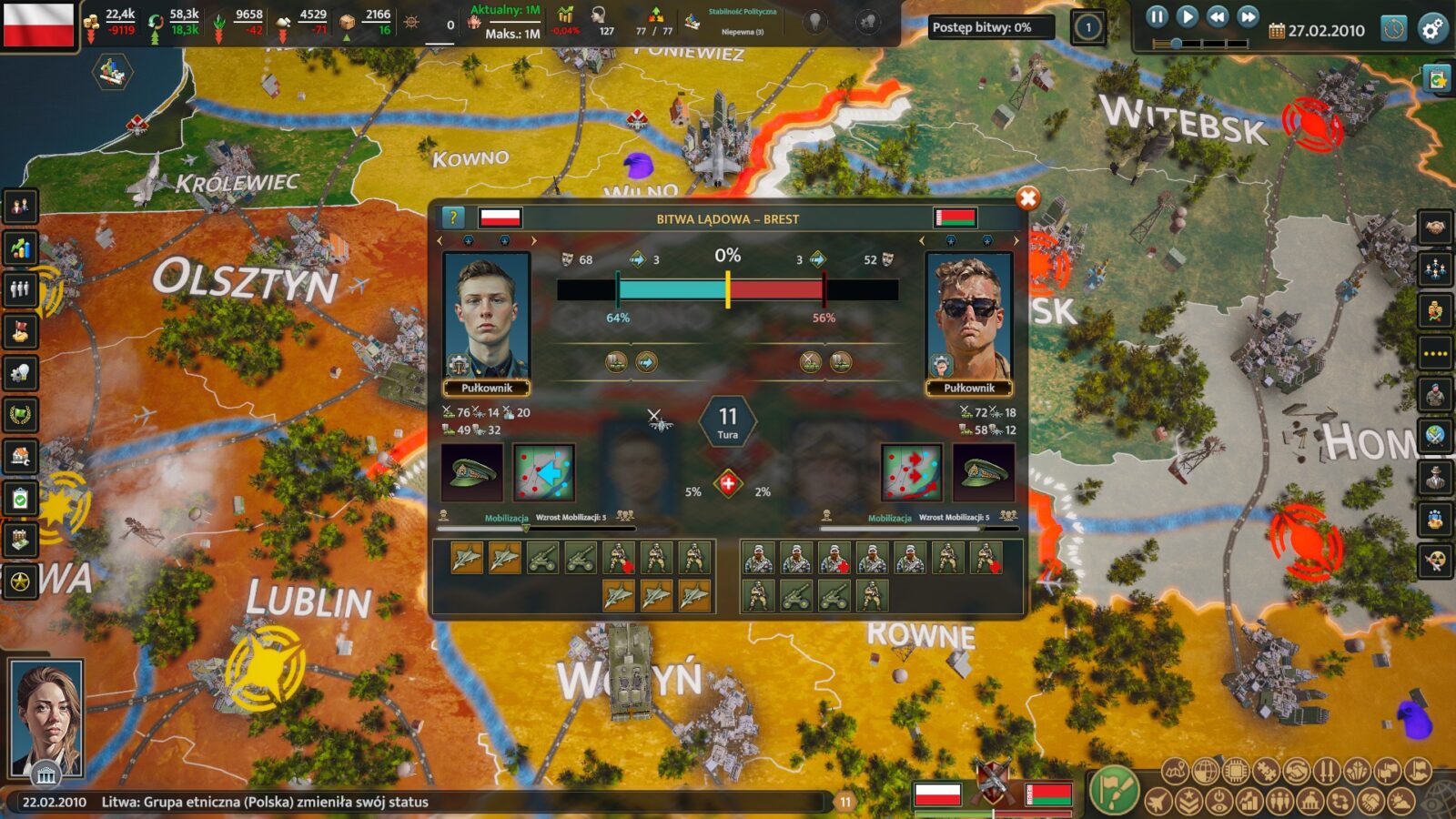The image size is (1456, 819).
Task: Resume game time with the play button
Action: tap(1187, 16)
